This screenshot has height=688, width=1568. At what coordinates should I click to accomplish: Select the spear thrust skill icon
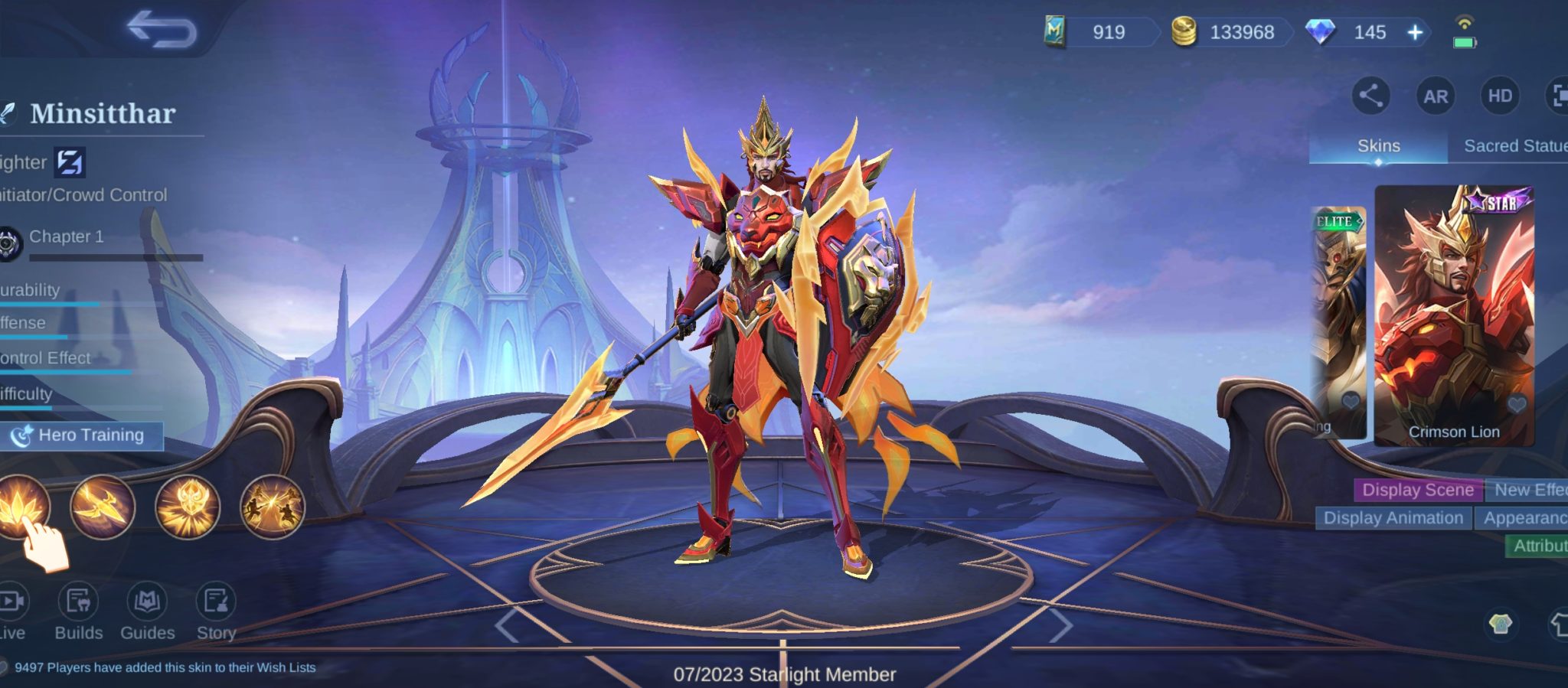(x=103, y=507)
